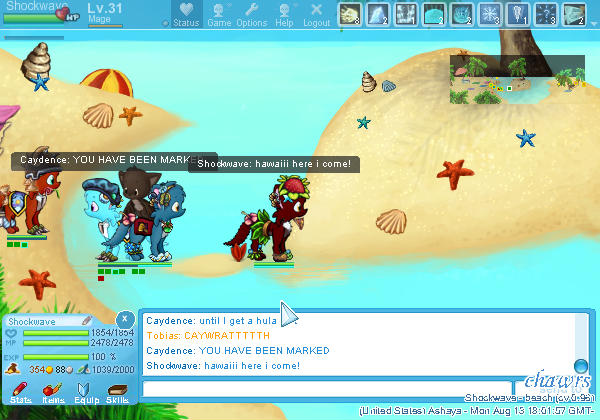Use the ice dome skill icon

[434, 14]
